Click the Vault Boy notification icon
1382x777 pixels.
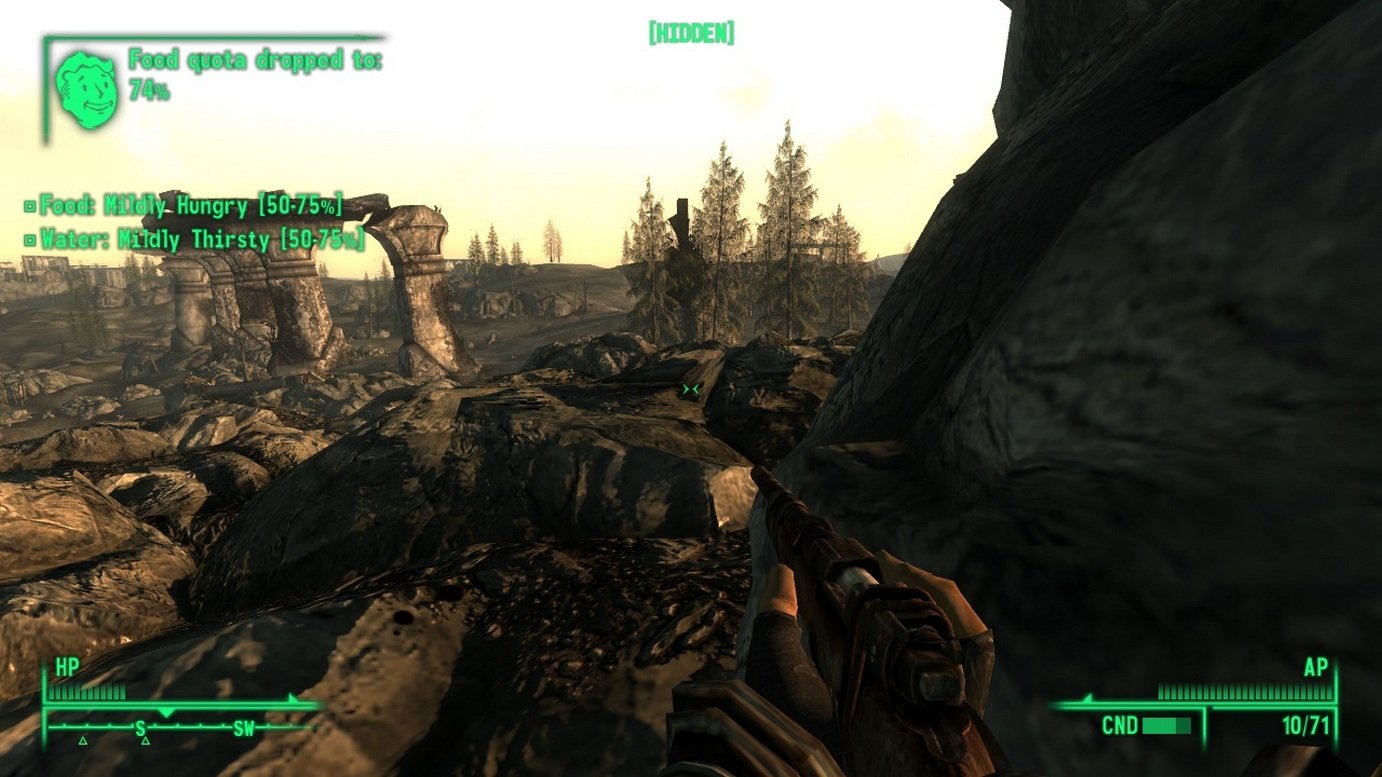[x=87, y=90]
